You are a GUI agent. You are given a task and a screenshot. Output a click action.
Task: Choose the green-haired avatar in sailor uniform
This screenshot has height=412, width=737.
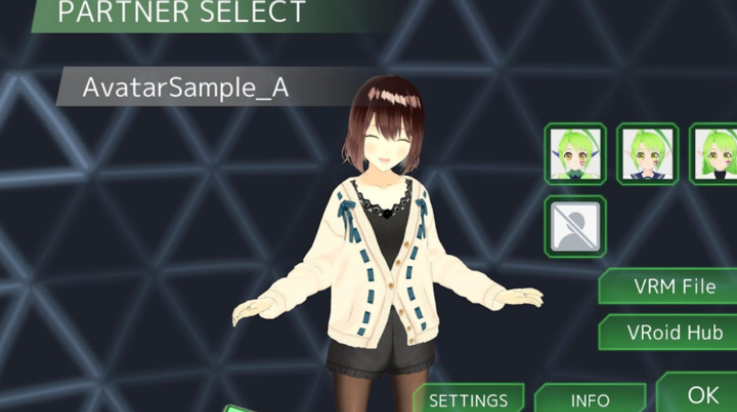(x=647, y=153)
